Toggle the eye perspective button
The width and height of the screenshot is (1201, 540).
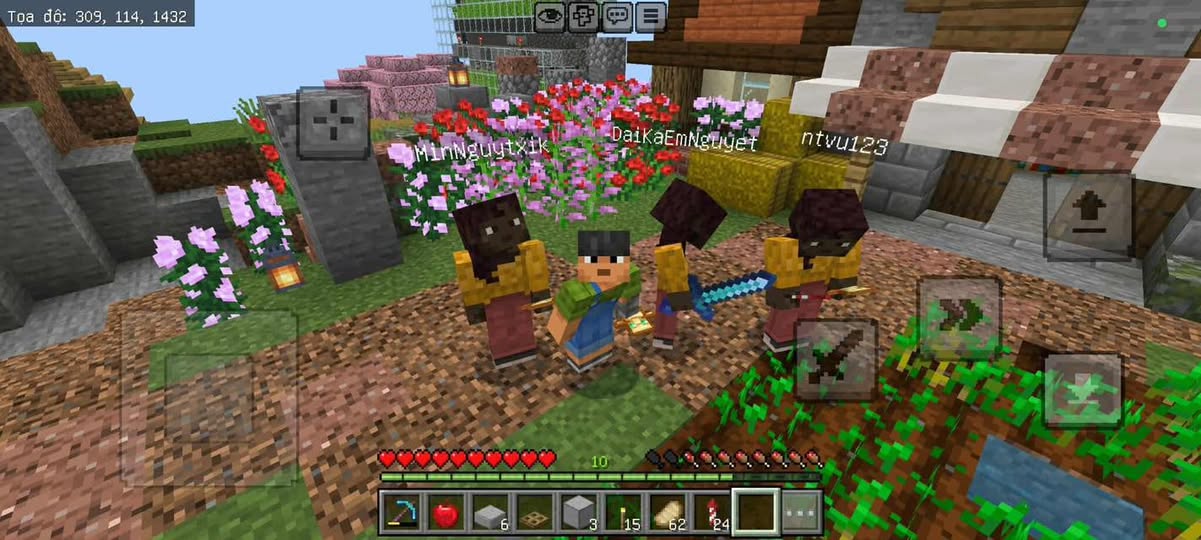coord(549,15)
